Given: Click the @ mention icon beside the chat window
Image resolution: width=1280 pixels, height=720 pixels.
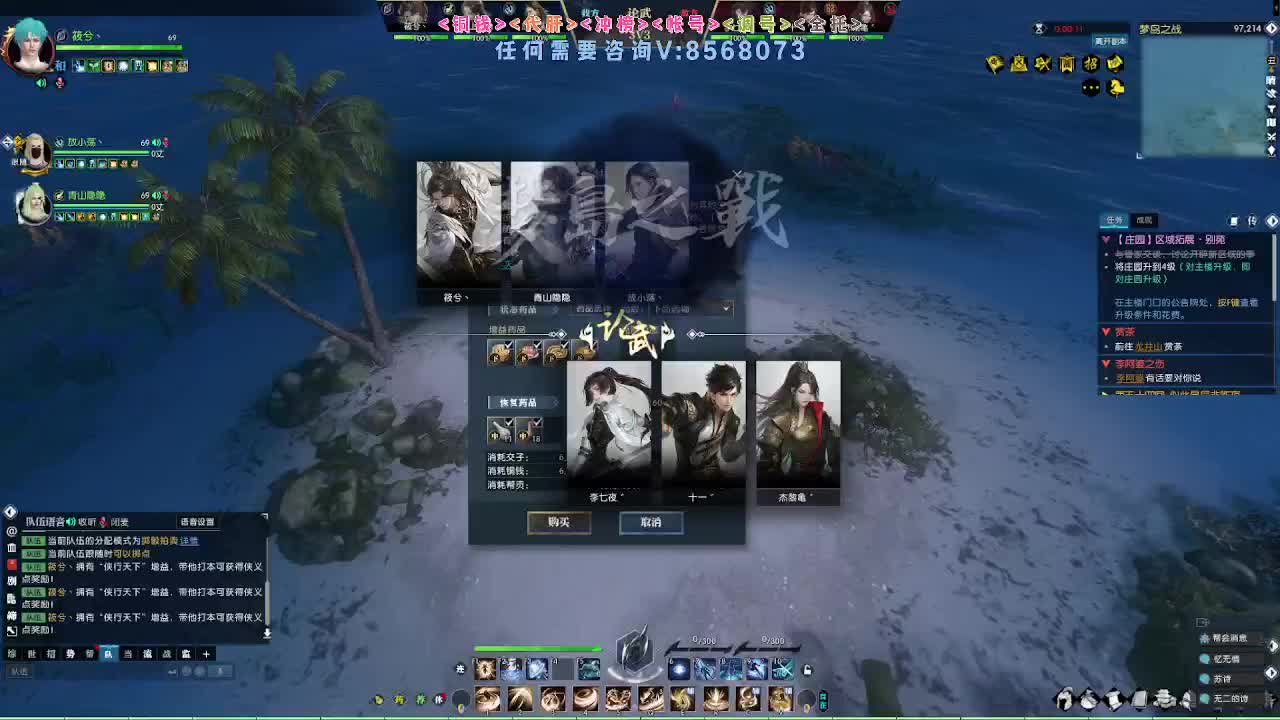Looking at the screenshot, I should tap(9, 530).
